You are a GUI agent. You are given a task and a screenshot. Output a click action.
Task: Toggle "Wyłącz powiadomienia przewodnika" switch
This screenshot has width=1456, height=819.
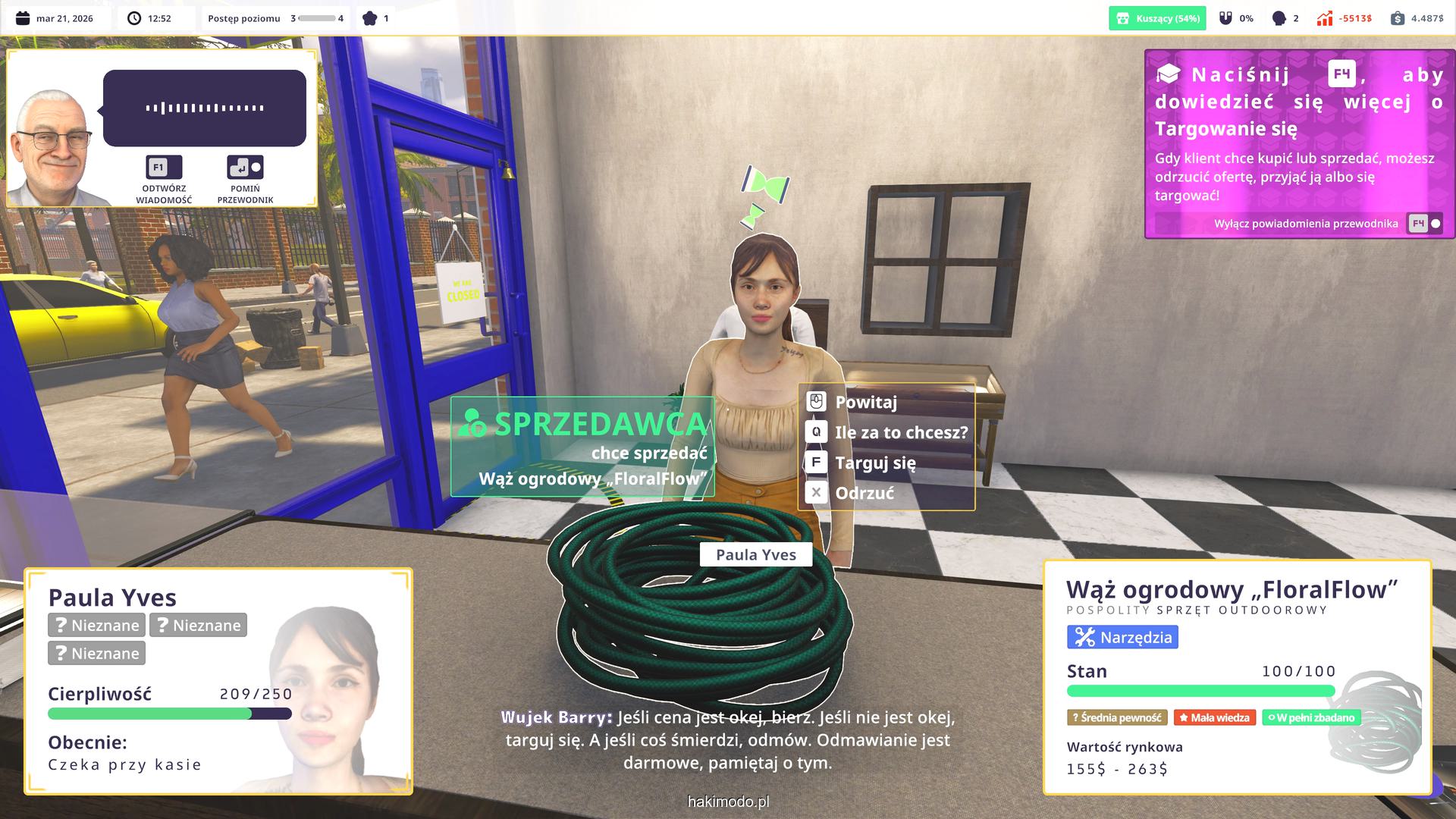[x=1425, y=224]
